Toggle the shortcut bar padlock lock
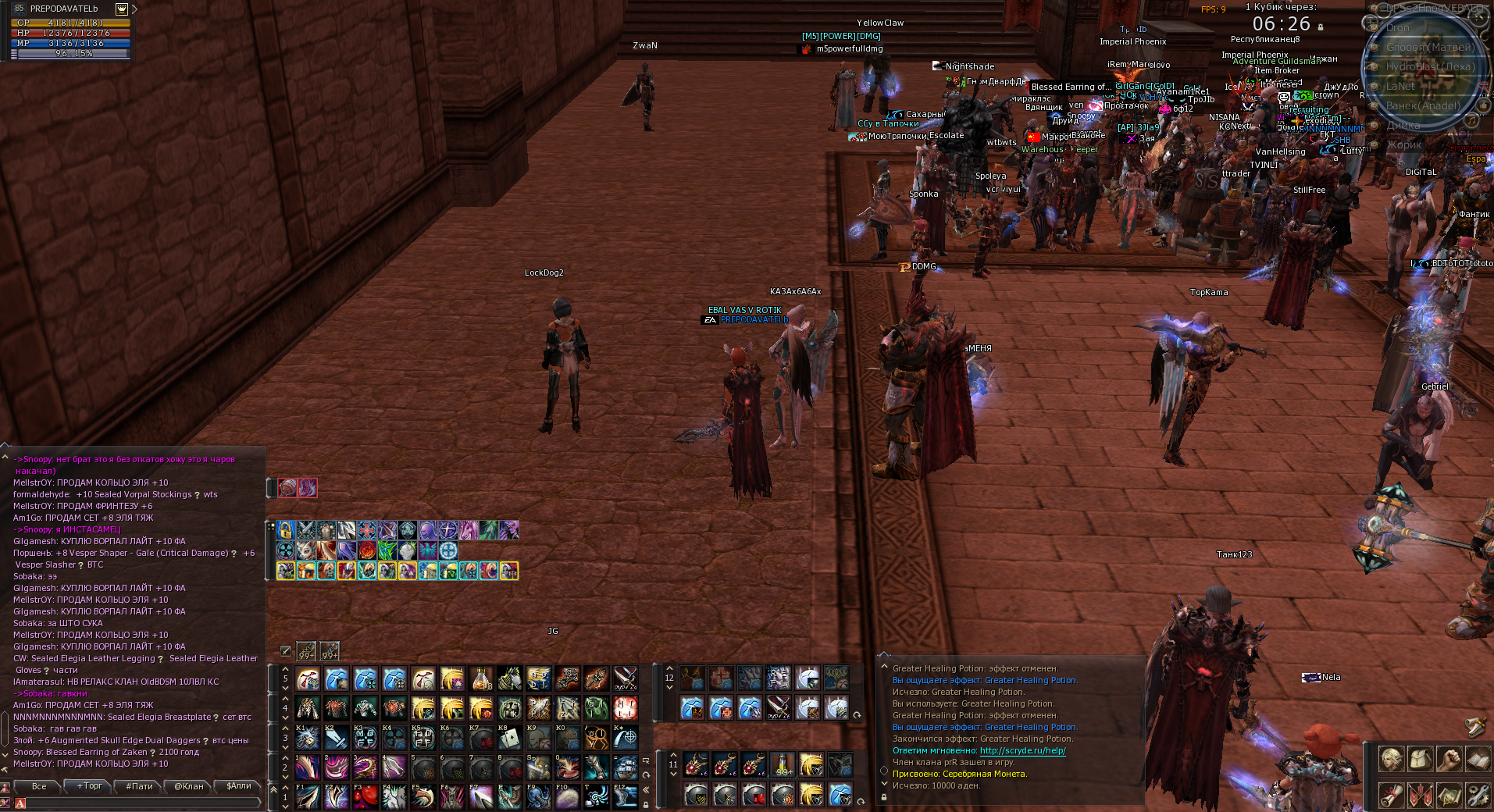 pyautogui.click(x=646, y=805)
